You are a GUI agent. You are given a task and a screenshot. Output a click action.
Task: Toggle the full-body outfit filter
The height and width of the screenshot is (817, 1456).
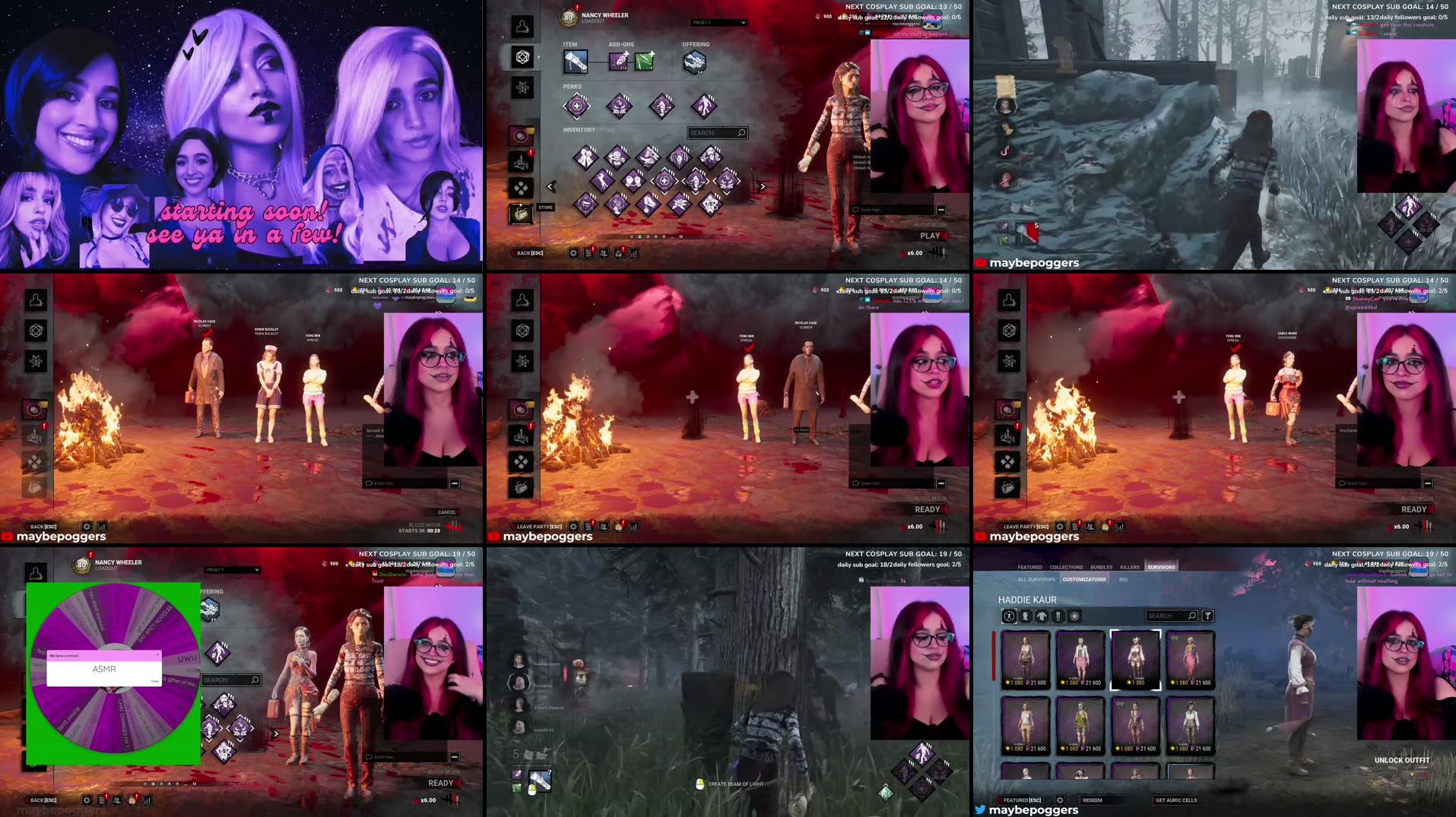pos(1010,616)
